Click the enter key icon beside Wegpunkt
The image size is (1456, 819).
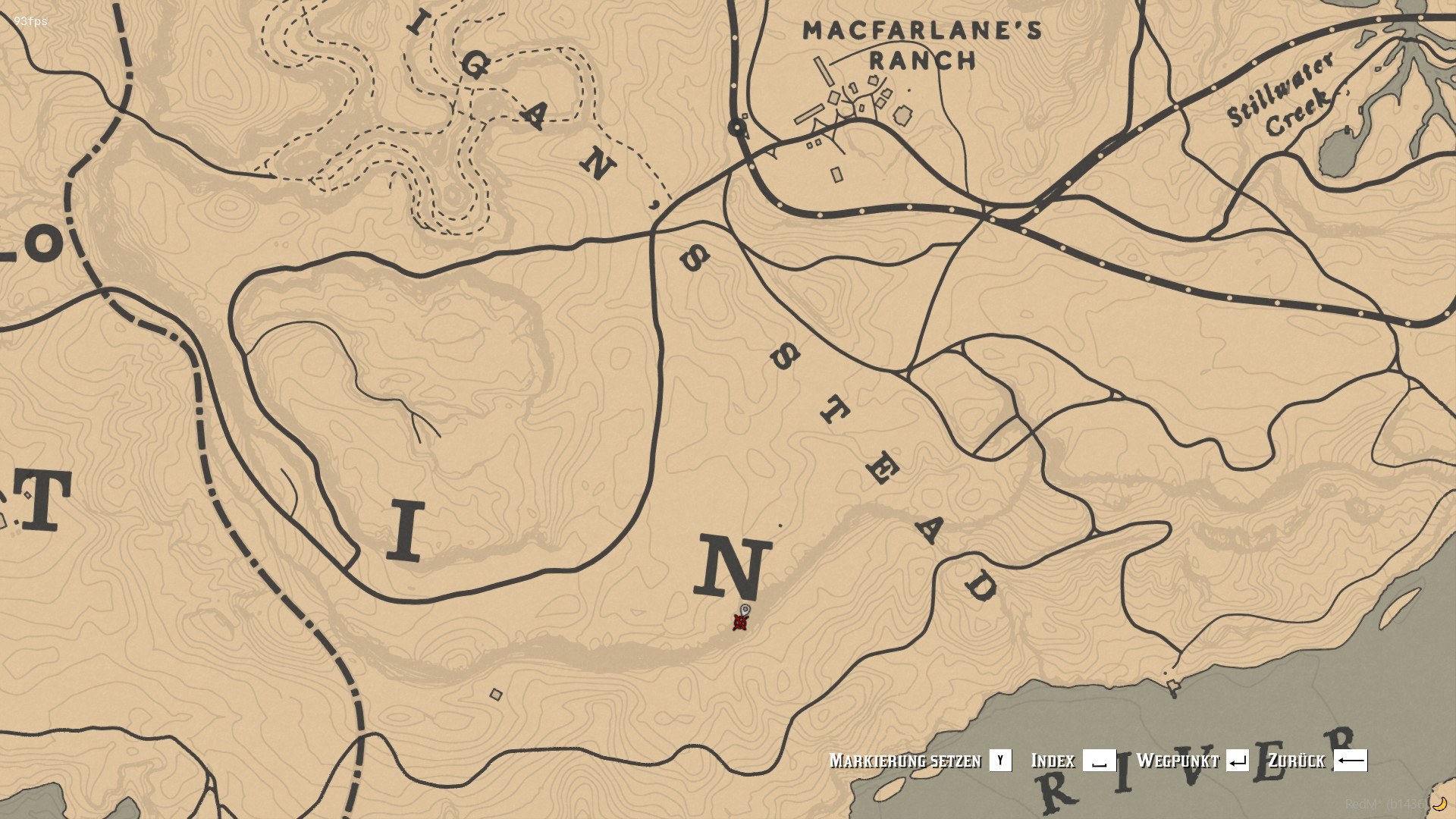click(1238, 761)
